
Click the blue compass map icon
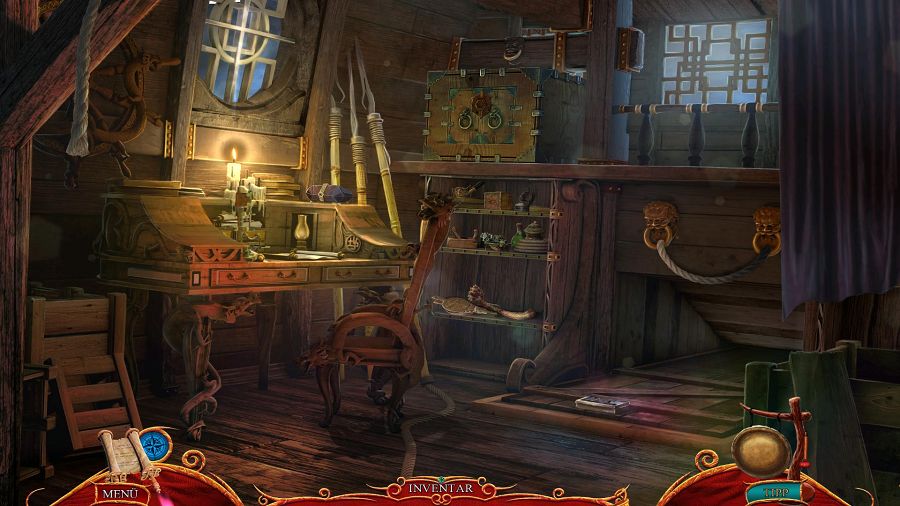153,446
